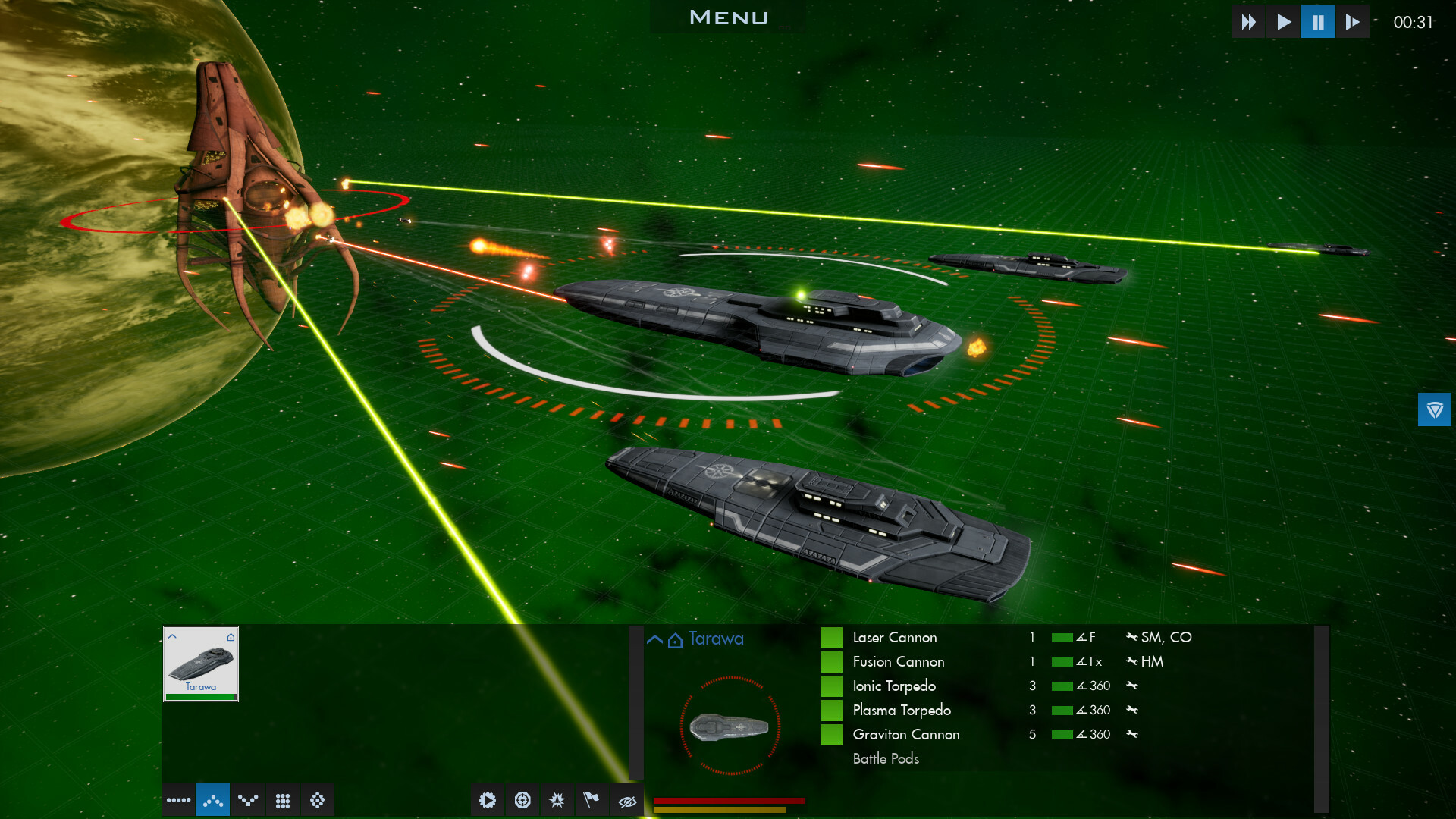Select the V formation icon

click(x=248, y=799)
